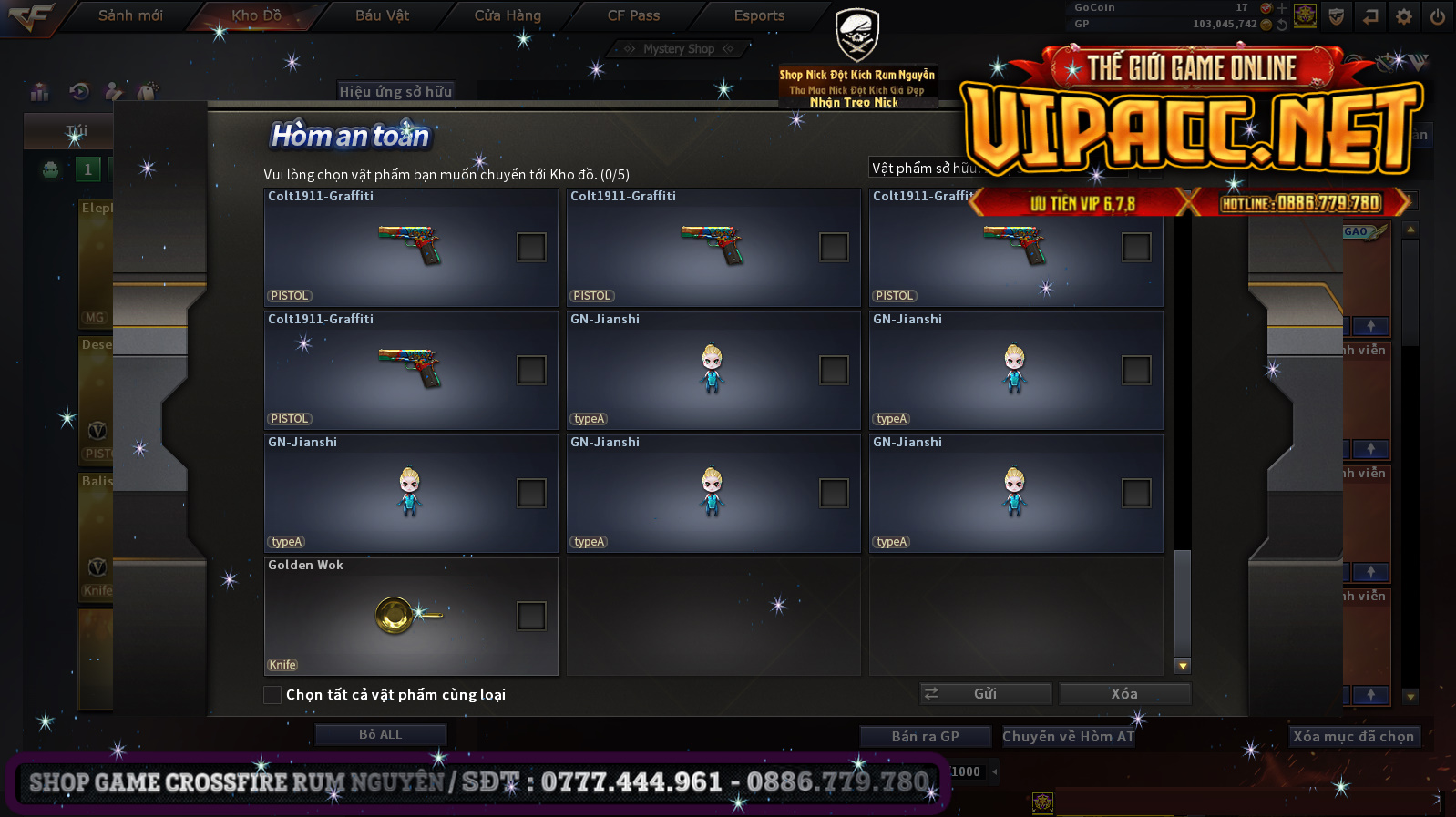
Task: Select the Golden Wok knife item
Action: [x=401, y=617]
